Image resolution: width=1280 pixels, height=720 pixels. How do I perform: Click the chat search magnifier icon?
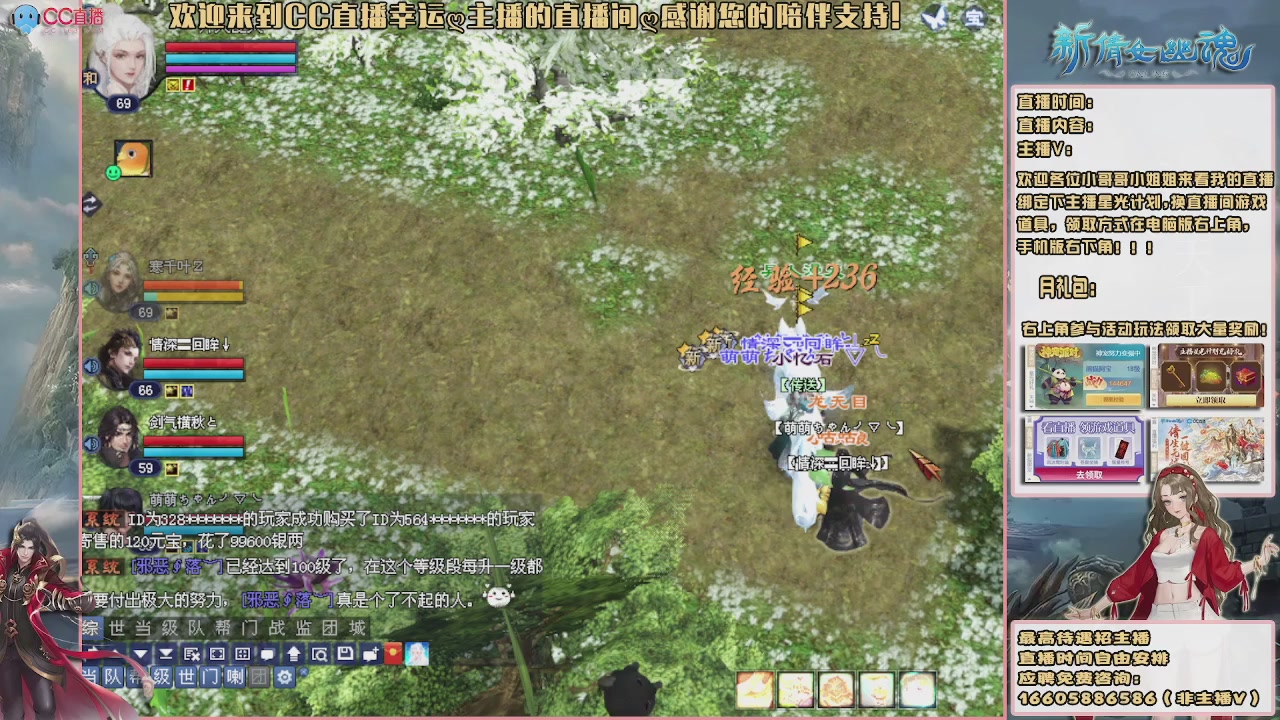pos(321,654)
